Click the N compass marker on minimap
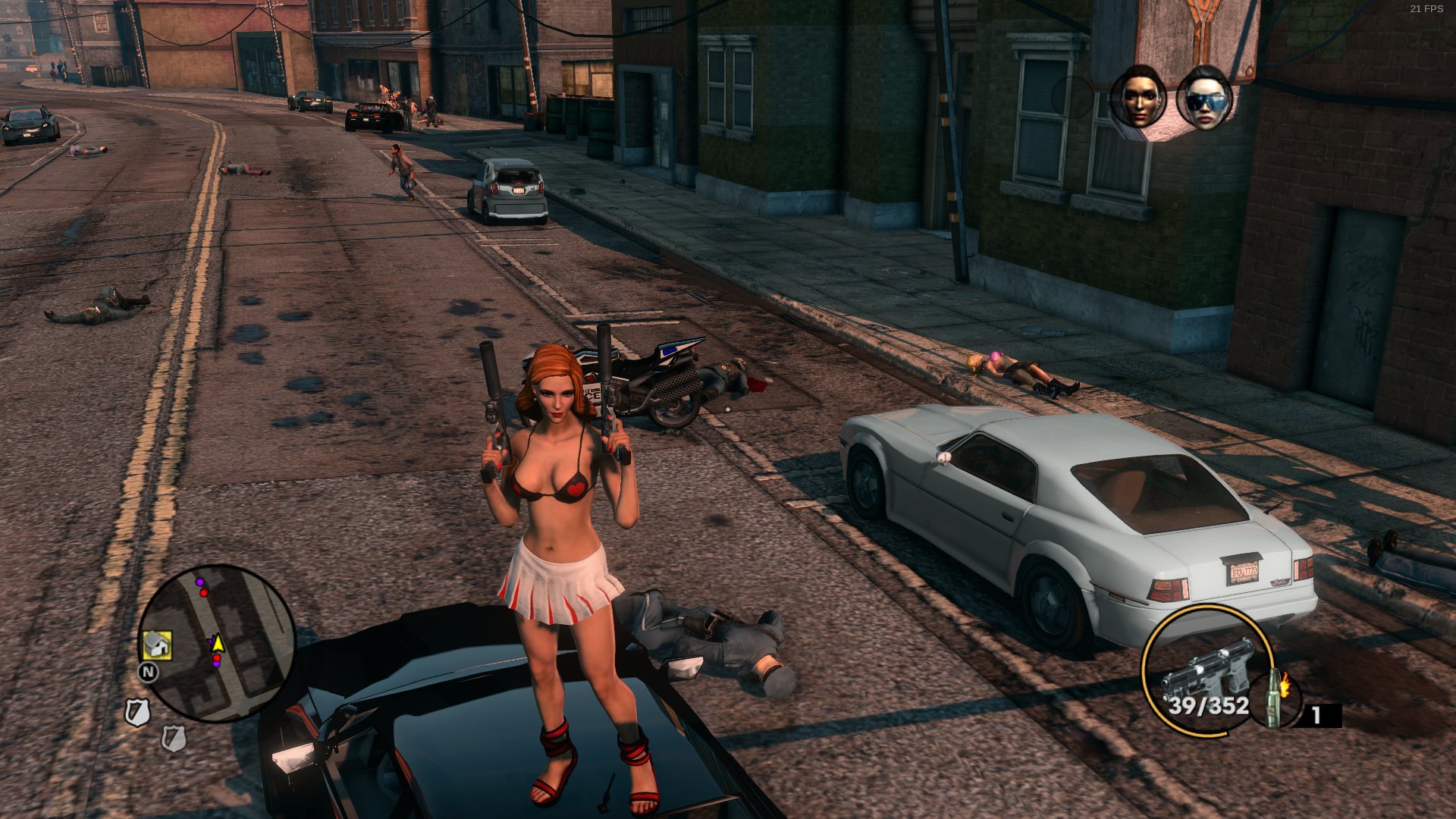Image resolution: width=1456 pixels, height=819 pixels. (x=148, y=672)
